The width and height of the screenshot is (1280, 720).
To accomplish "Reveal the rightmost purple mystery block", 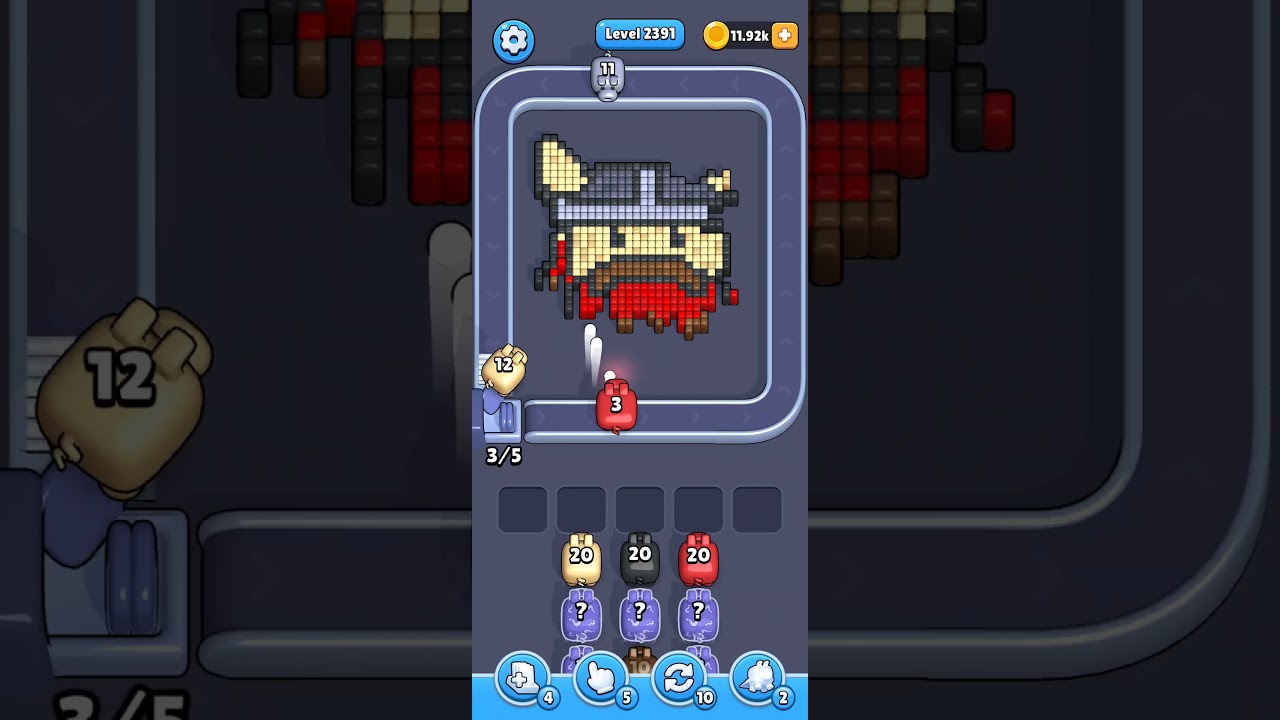I will [697, 614].
